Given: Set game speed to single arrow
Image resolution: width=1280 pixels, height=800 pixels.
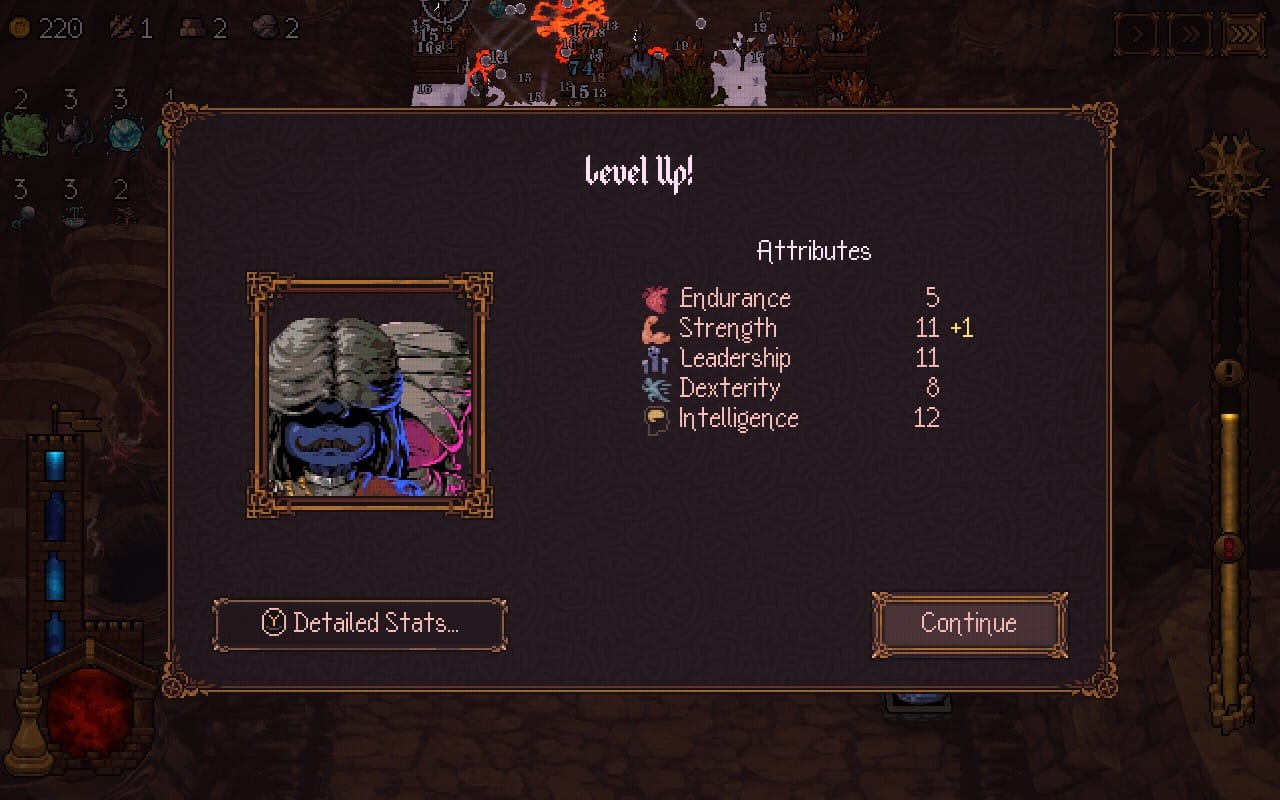Looking at the screenshot, I should pyautogui.click(x=1137, y=36).
